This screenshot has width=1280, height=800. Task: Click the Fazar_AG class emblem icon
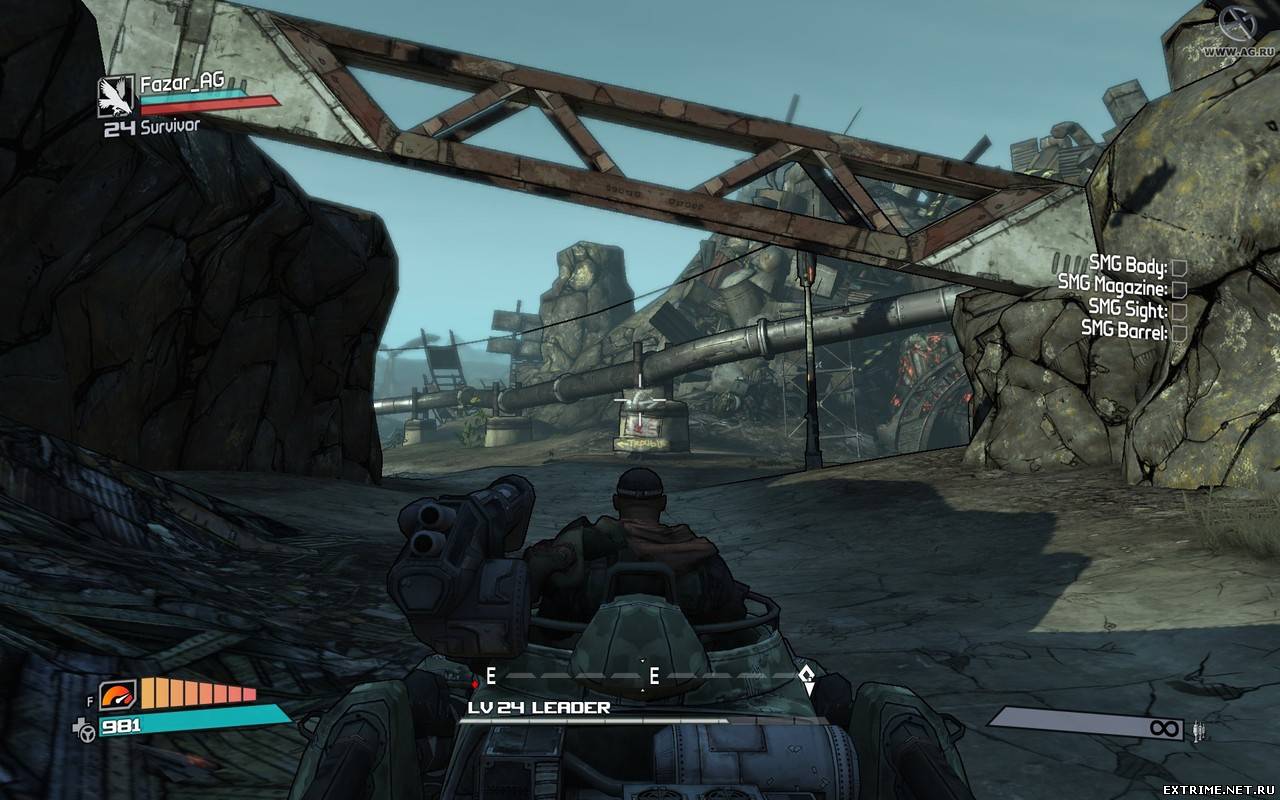[x=115, y=96]
